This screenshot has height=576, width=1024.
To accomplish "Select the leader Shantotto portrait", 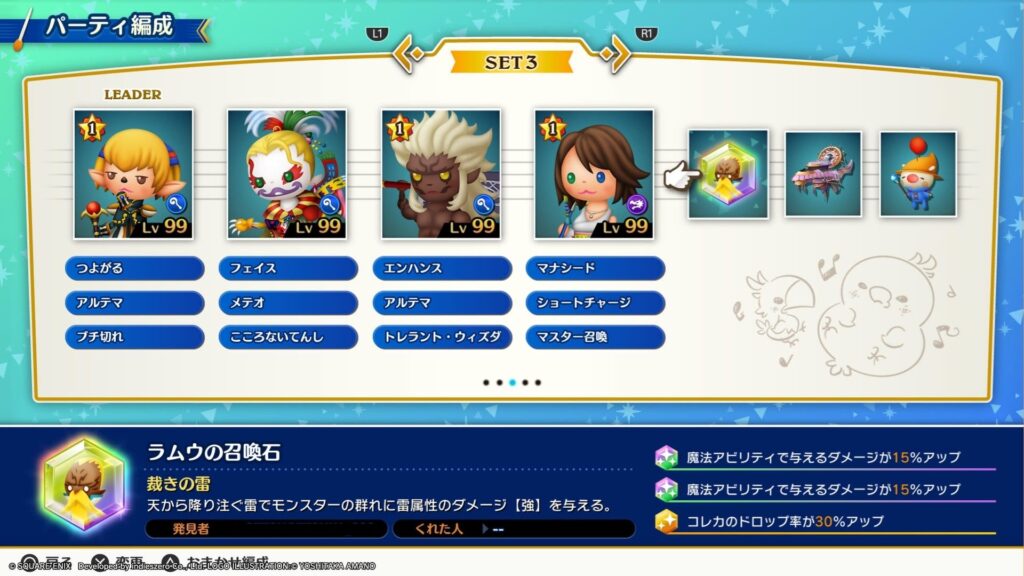I will pos(133,174).
